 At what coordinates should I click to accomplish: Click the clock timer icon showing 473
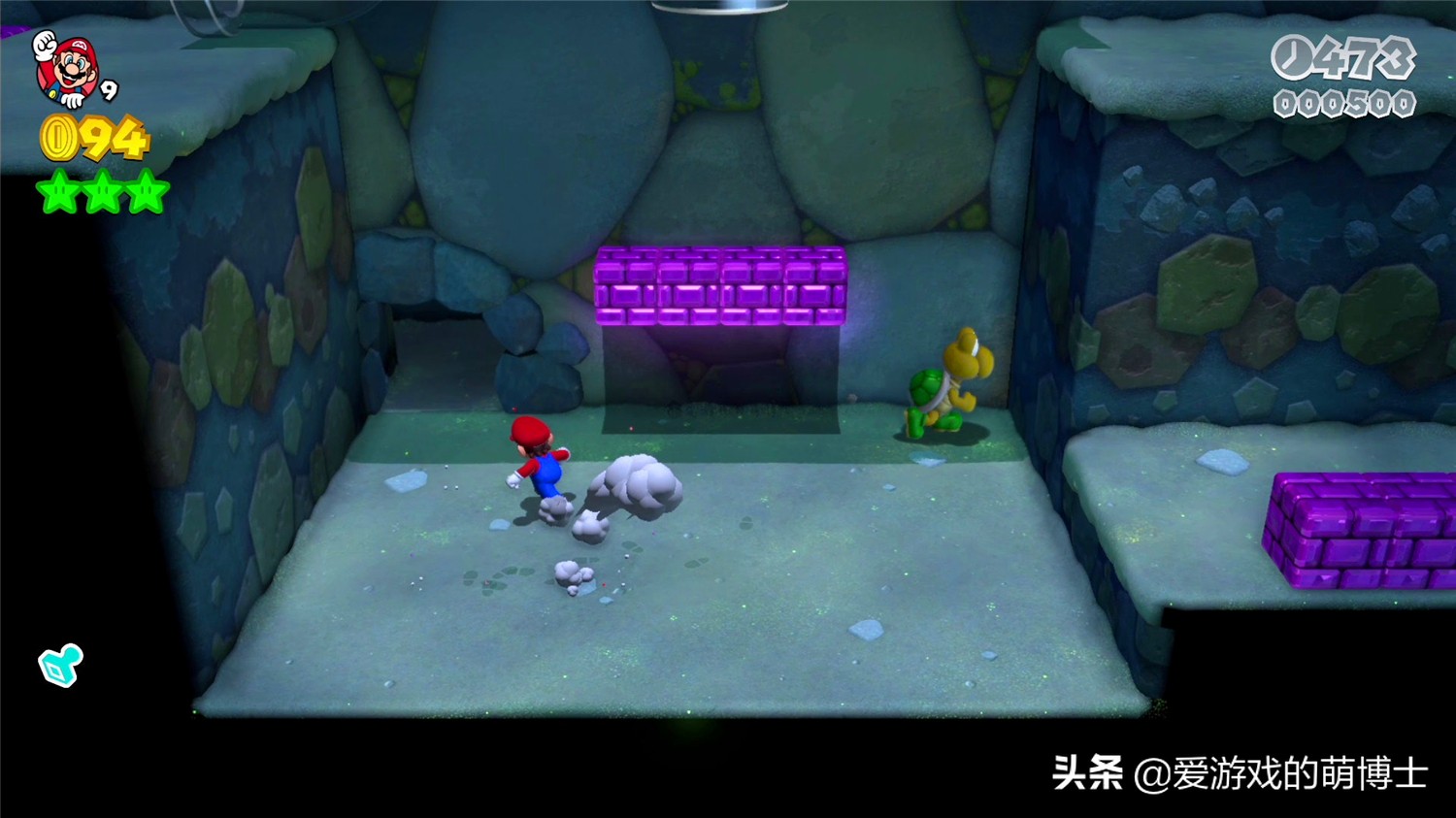click(x=1291, y=58)
